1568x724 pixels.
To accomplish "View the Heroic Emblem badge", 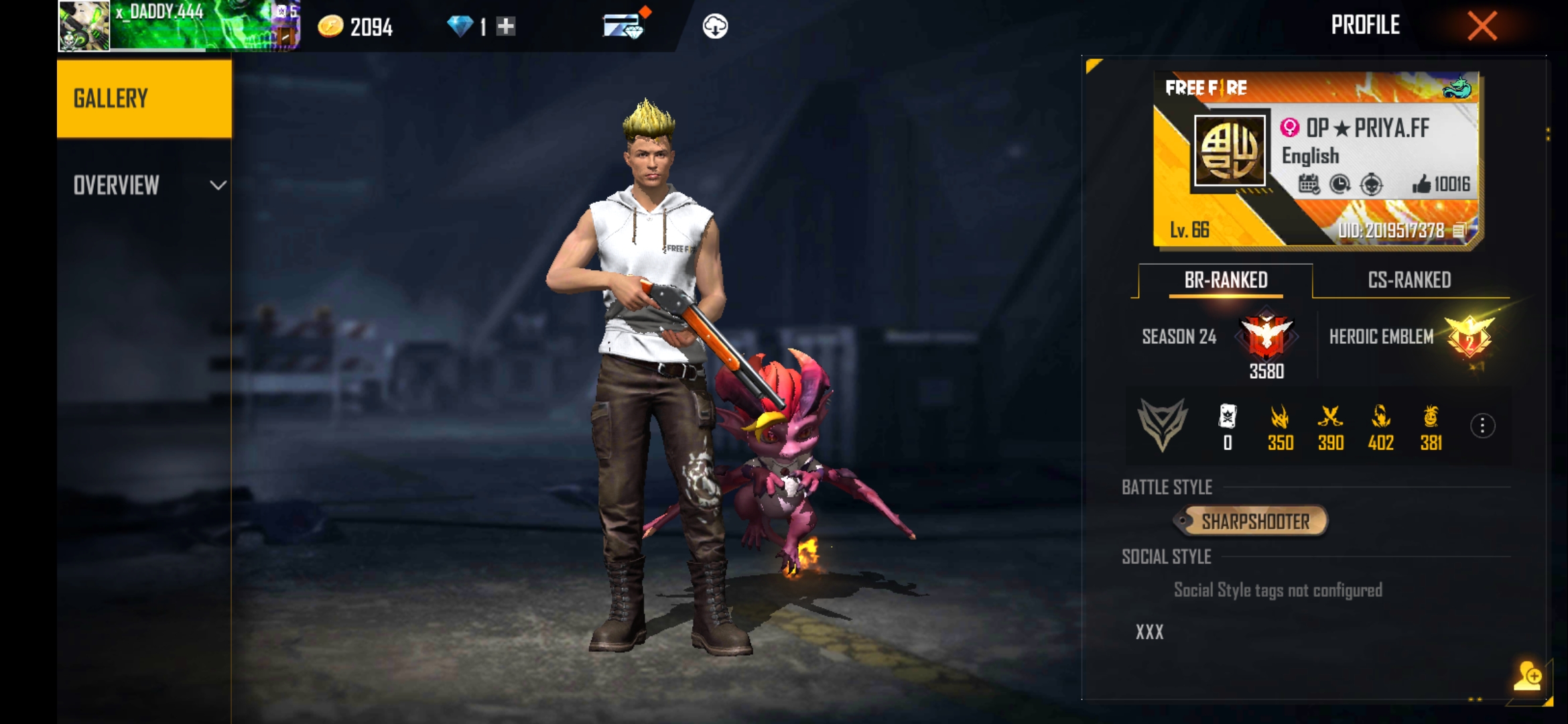I will (x=1469, y=337).
